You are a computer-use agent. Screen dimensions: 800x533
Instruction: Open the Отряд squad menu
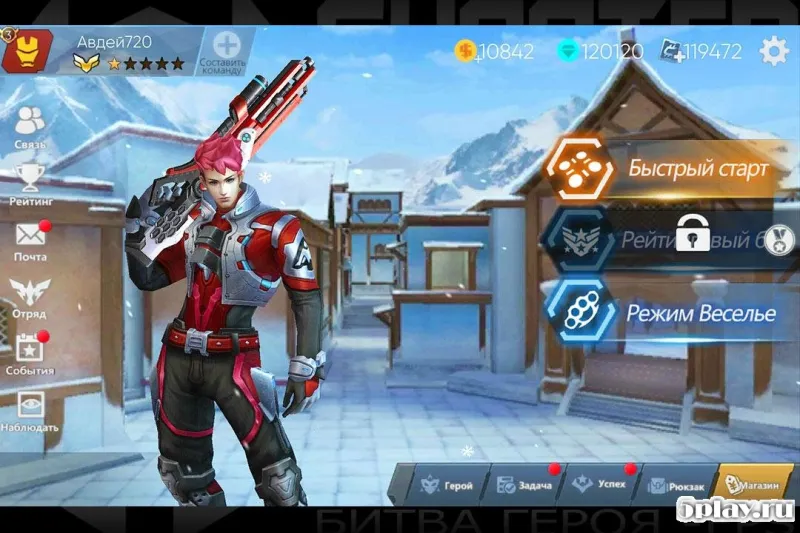(x=31, y=297)
